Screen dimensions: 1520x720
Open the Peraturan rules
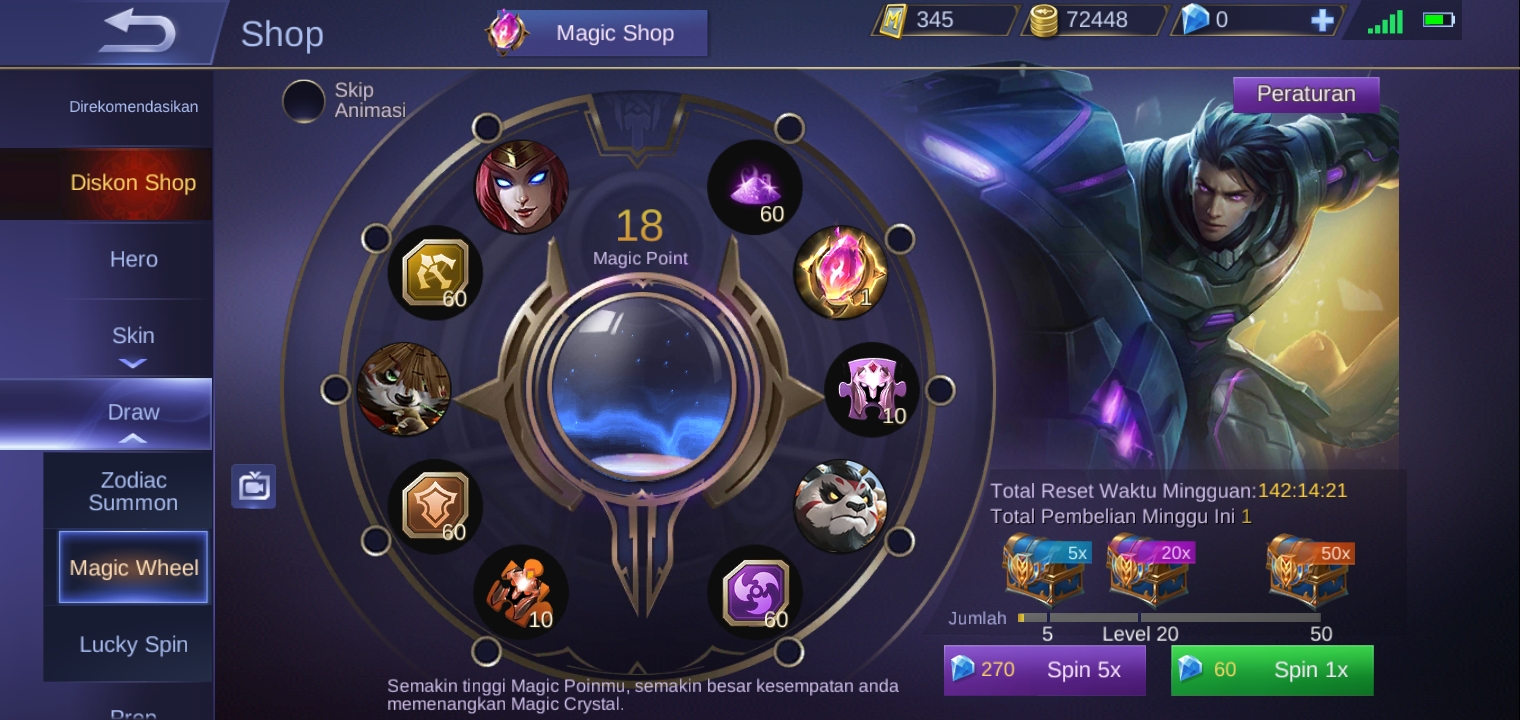[1306, 94]
